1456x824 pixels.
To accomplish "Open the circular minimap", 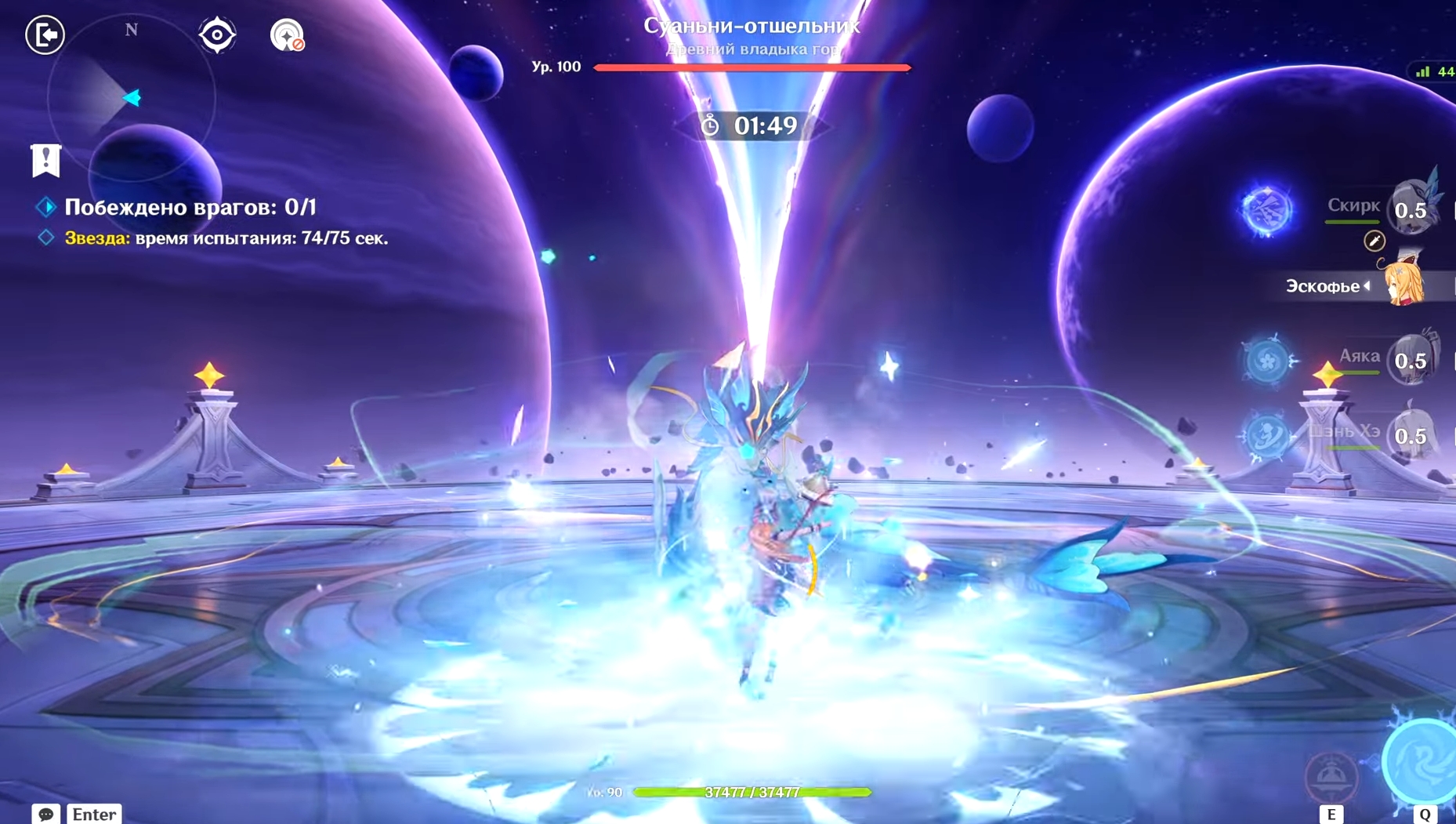I will pos(131,98).
